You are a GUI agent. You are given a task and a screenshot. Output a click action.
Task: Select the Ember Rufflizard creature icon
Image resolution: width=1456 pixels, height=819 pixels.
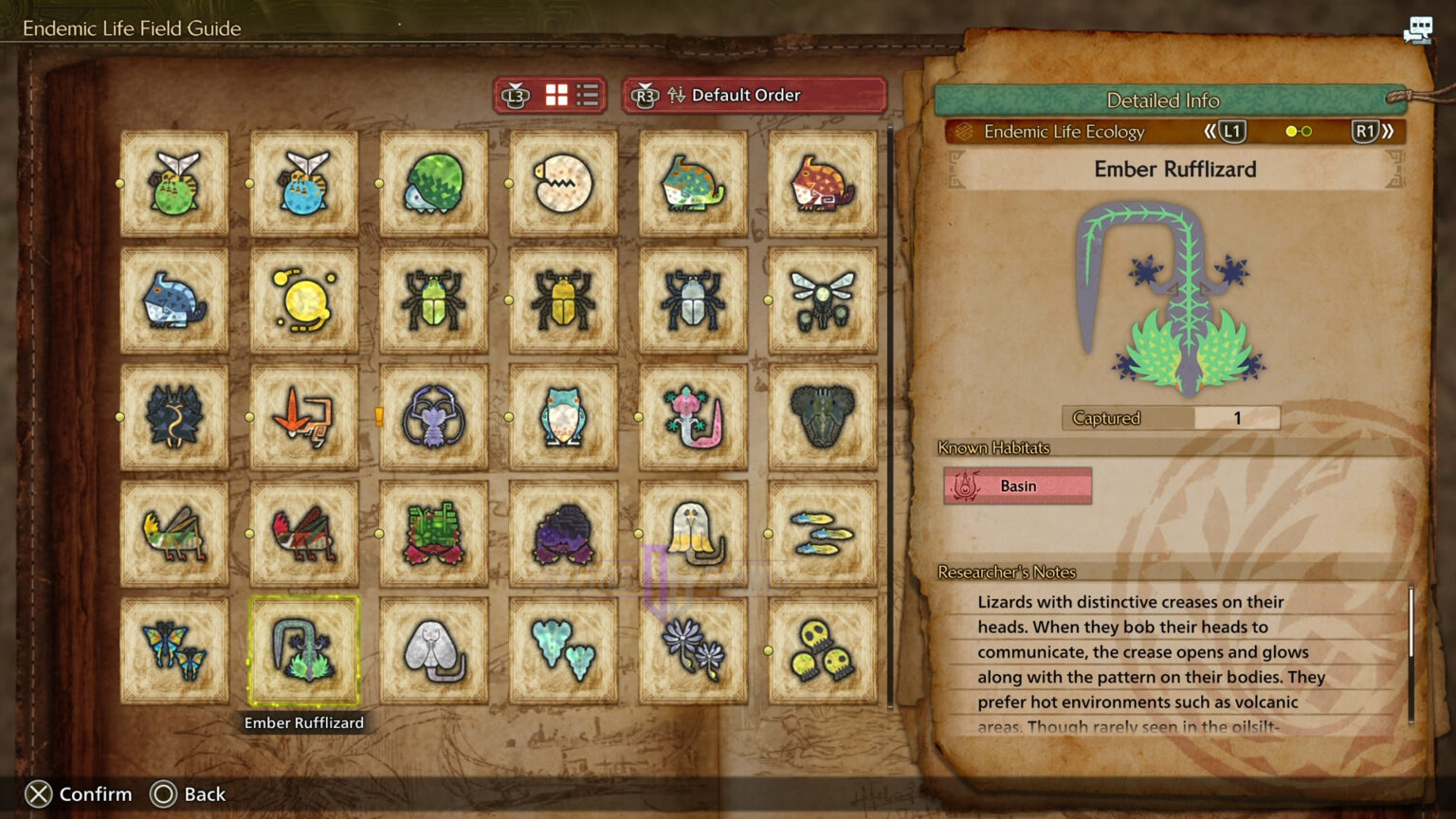[x=305, y=649]
